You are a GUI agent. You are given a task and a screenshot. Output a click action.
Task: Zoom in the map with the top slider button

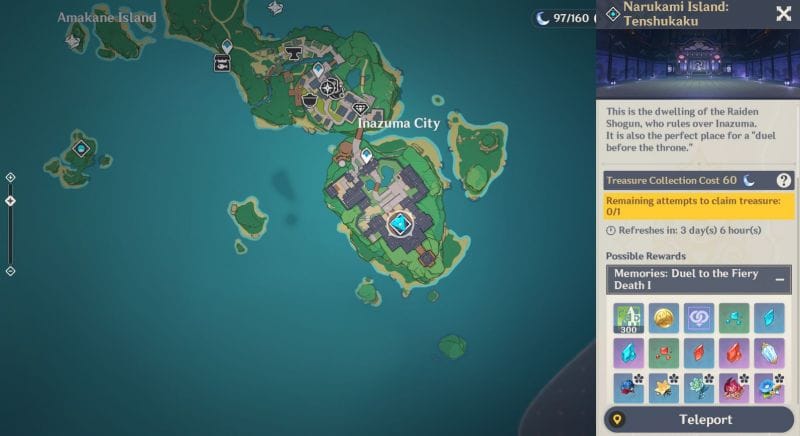pyautogui.click(x=10, y=178)
